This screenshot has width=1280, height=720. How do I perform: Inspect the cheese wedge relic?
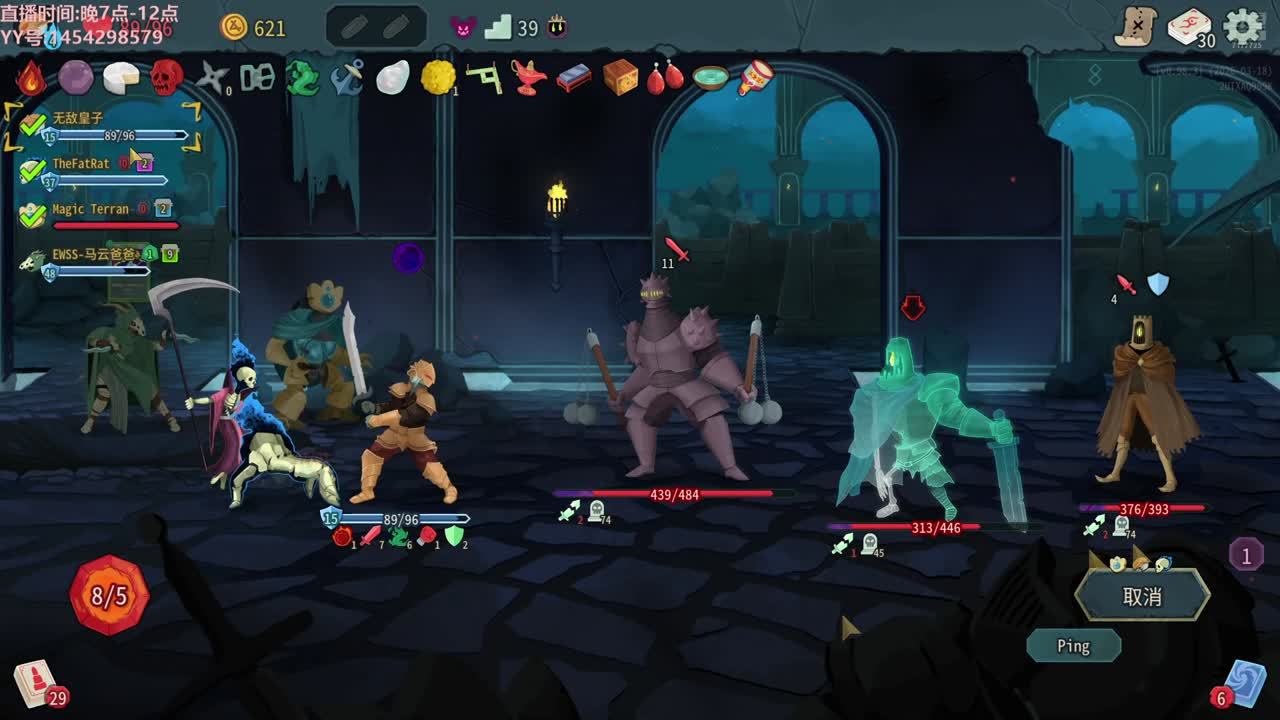[121, 77]
